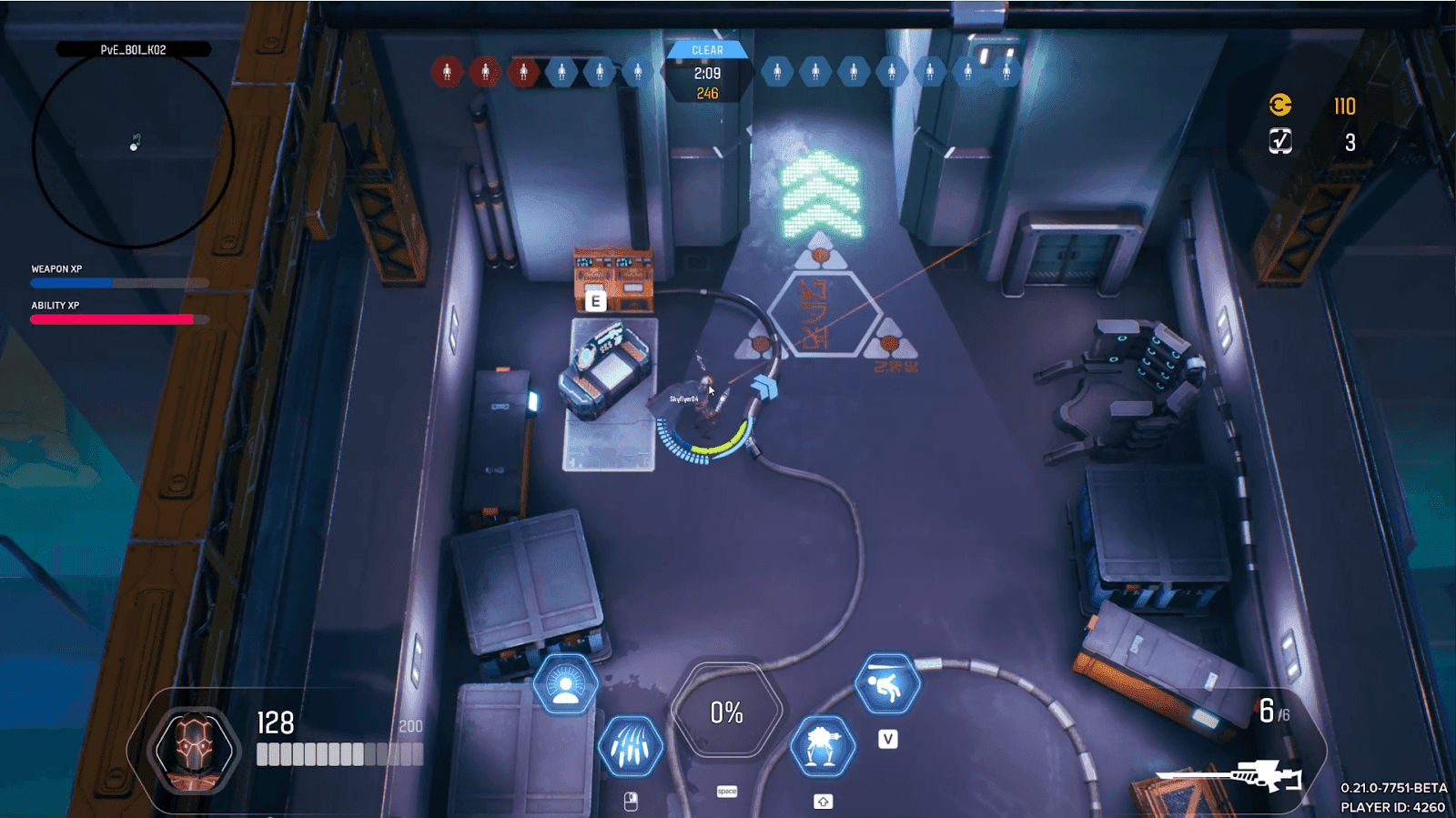1456x818 pixels.
Task: Click a red enemy hexagon marker
Action: click(x=446, y=69)
